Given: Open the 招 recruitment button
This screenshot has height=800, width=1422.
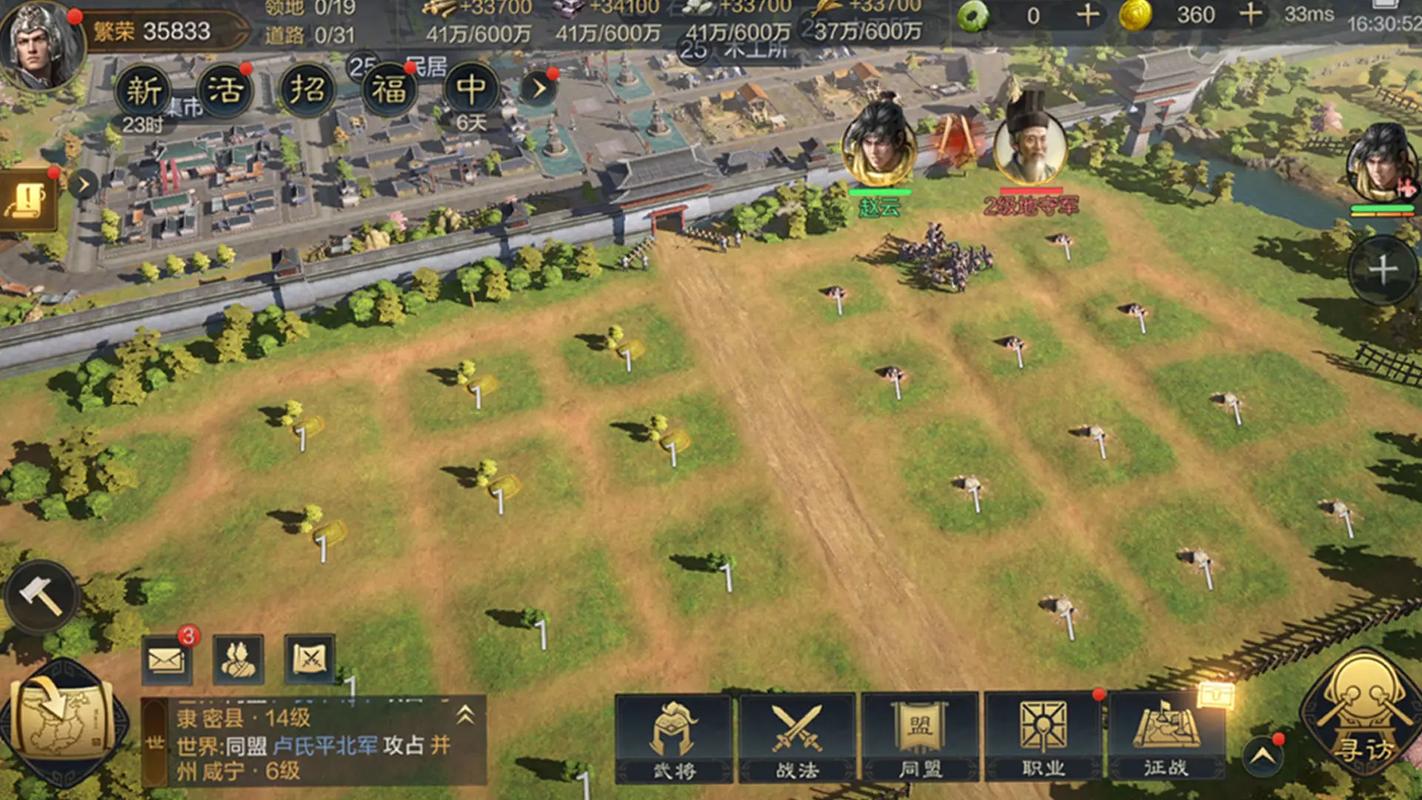Looking at the screenshot, I should click(307, 91).
